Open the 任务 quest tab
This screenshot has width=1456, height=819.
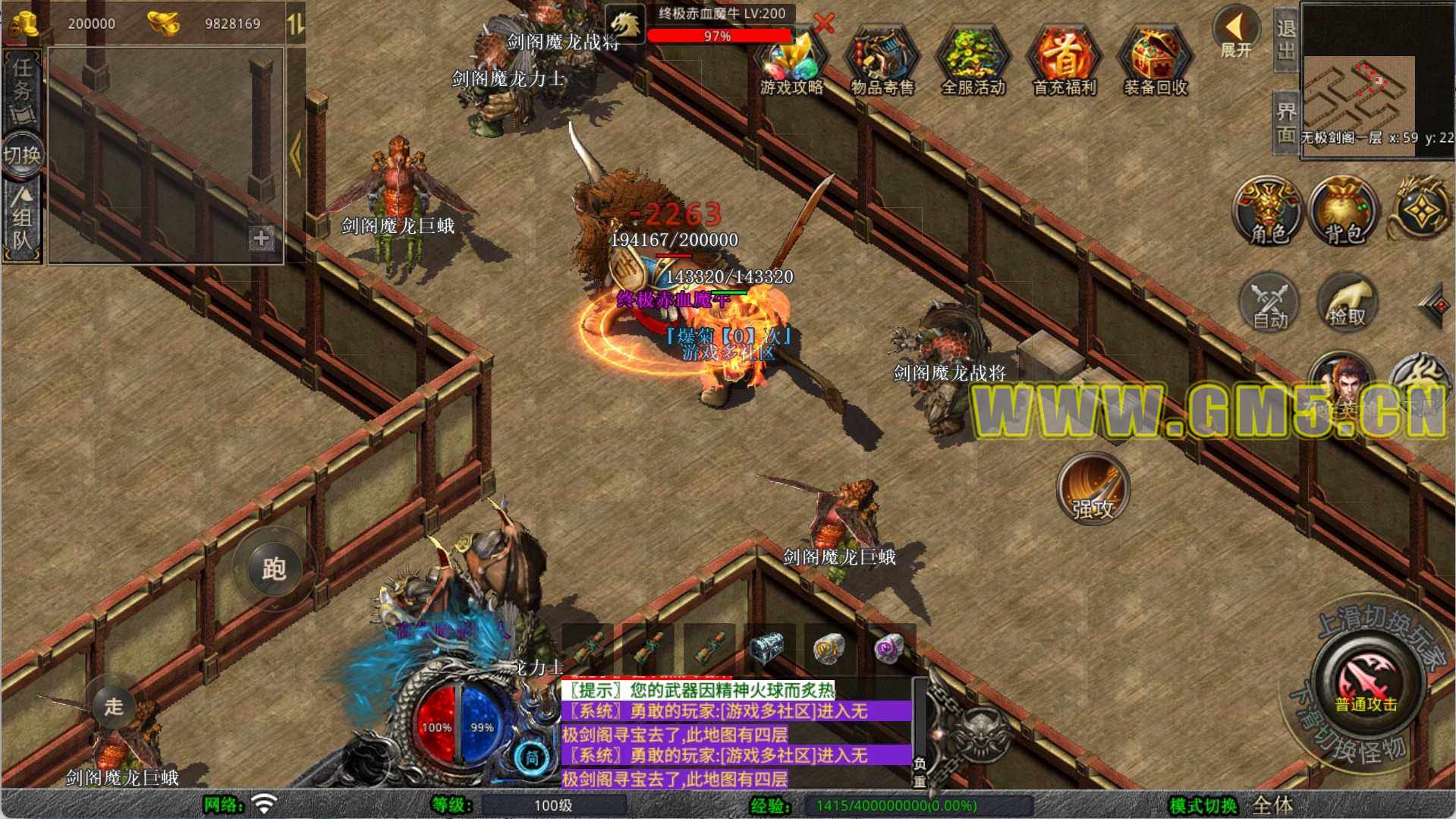22,91
